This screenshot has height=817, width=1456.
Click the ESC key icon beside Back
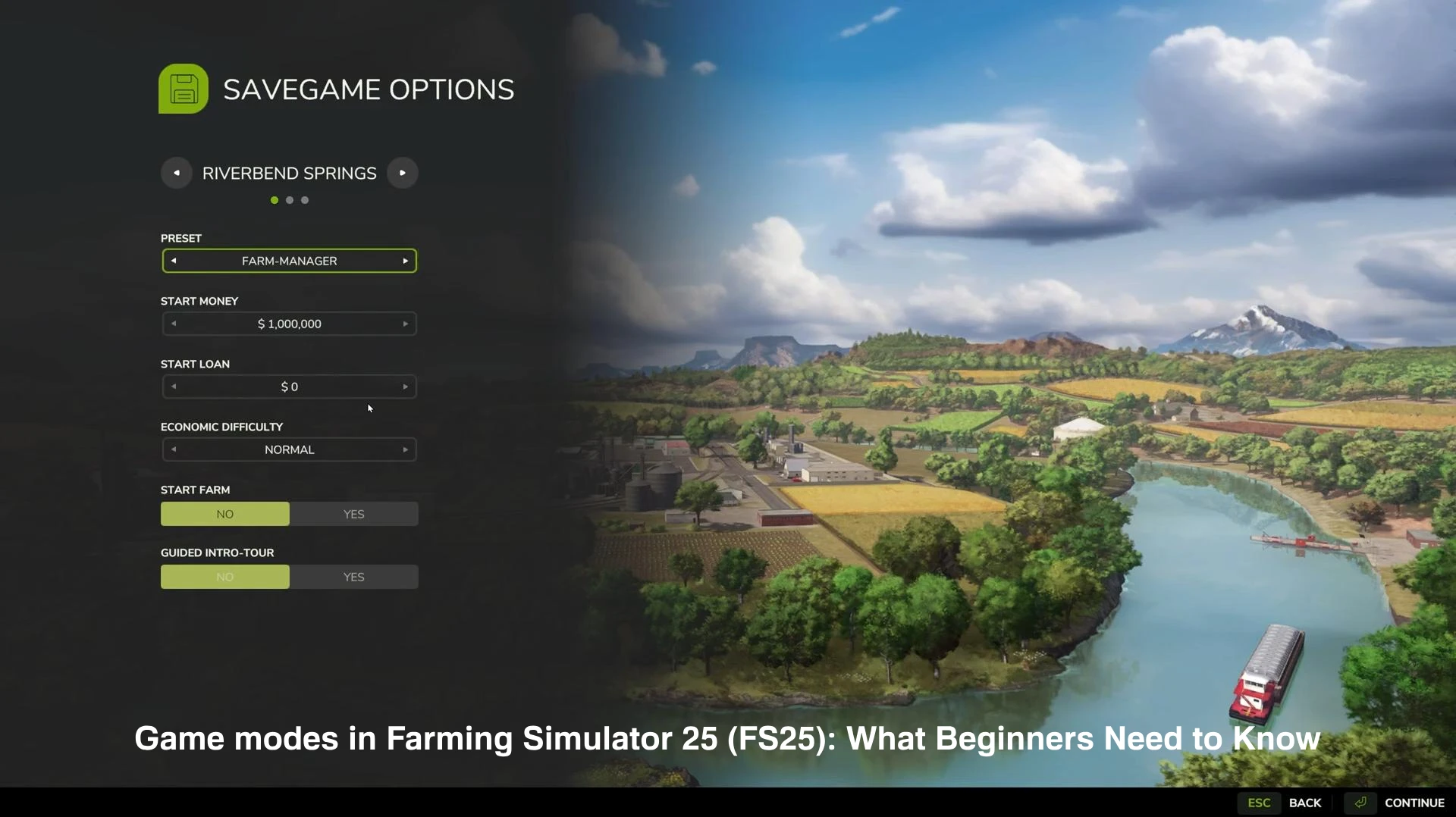click(1259, 803)
